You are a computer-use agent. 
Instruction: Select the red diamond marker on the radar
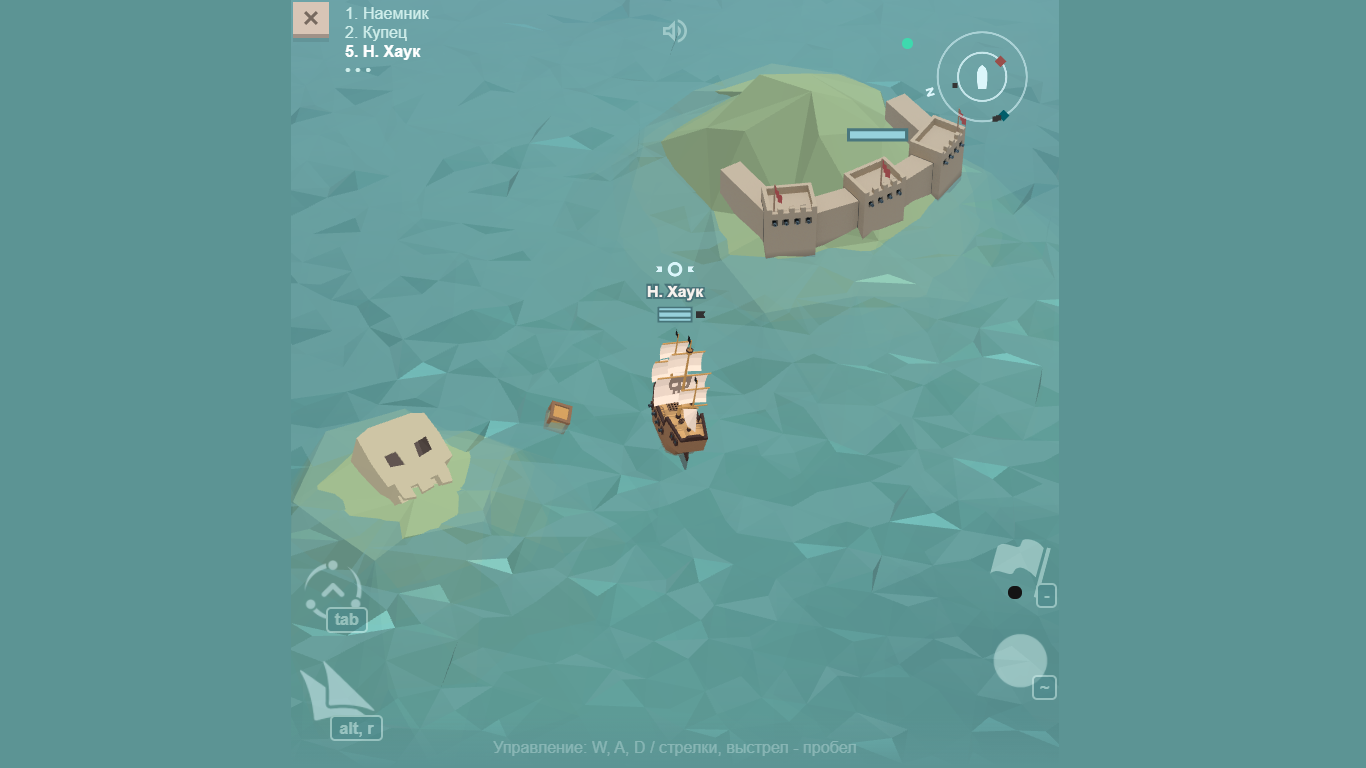click(x=1000, y=60)
